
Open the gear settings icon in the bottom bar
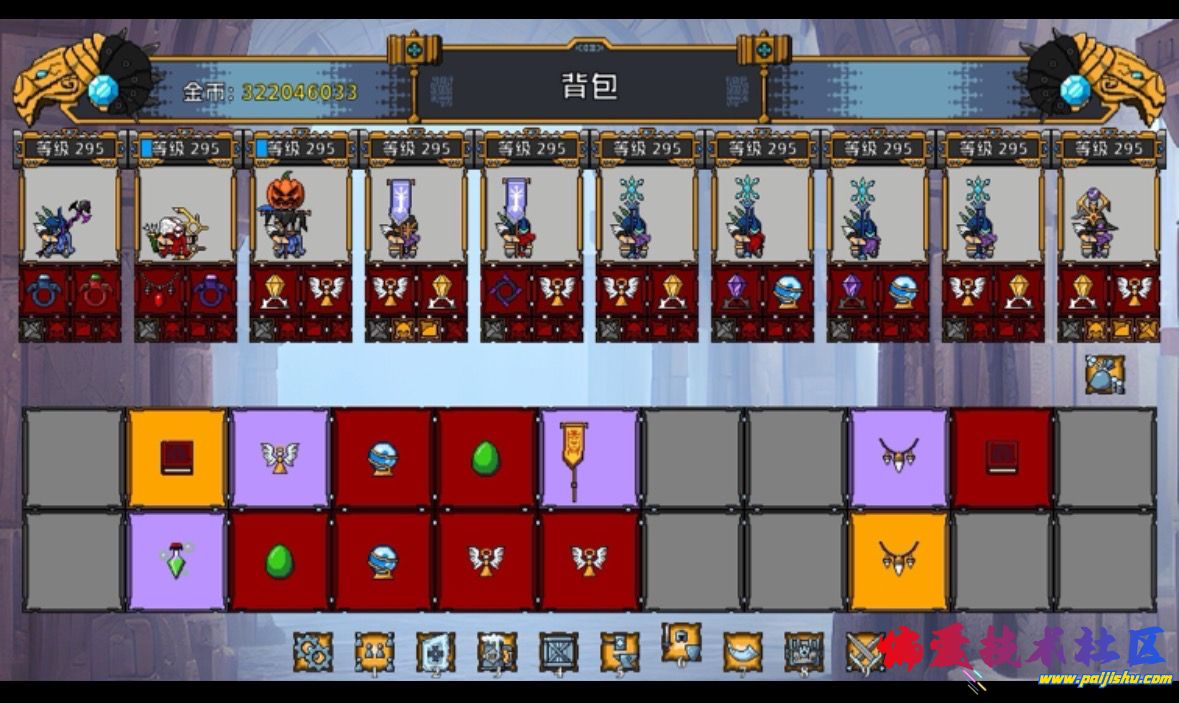pyautogui.click(x=313, y=652)
